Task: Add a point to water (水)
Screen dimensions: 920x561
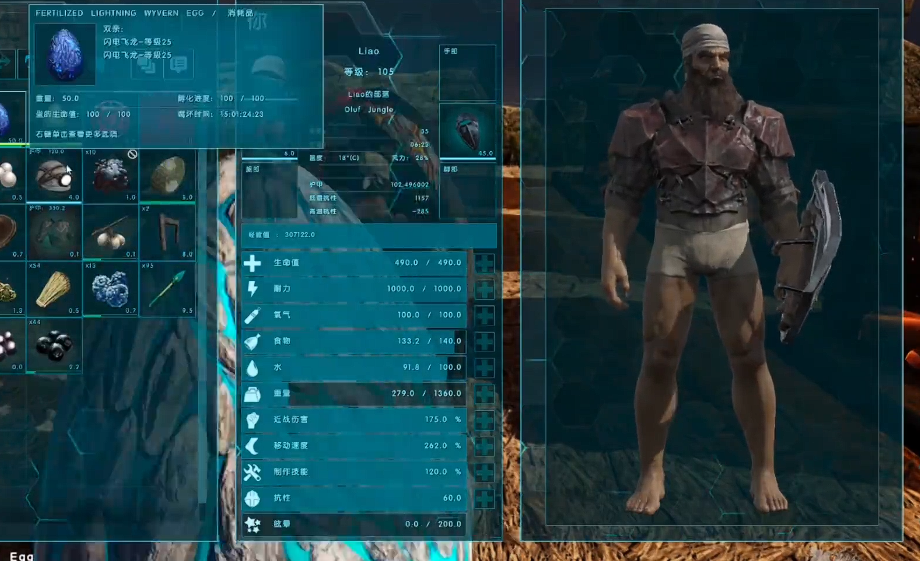Action: [x=485, y=367]
